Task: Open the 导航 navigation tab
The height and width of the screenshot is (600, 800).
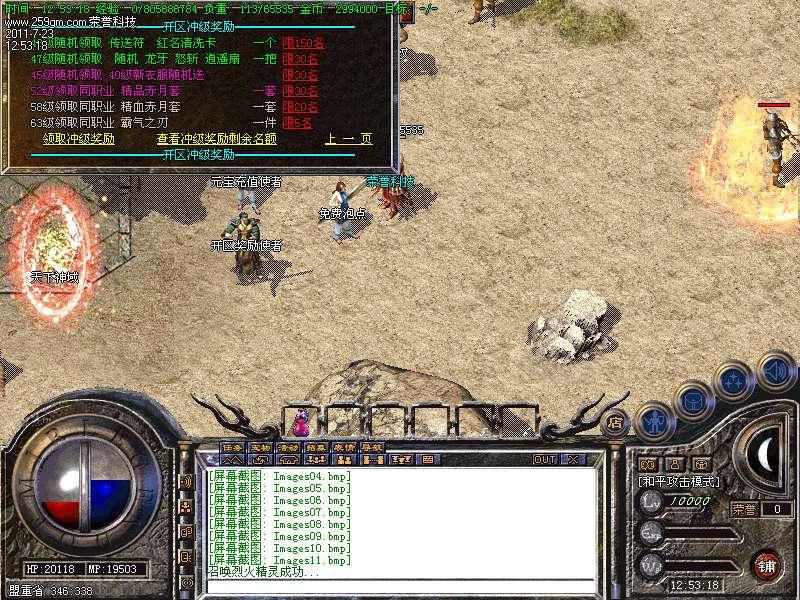Action: pyautogui.click(x=372, y=447)
